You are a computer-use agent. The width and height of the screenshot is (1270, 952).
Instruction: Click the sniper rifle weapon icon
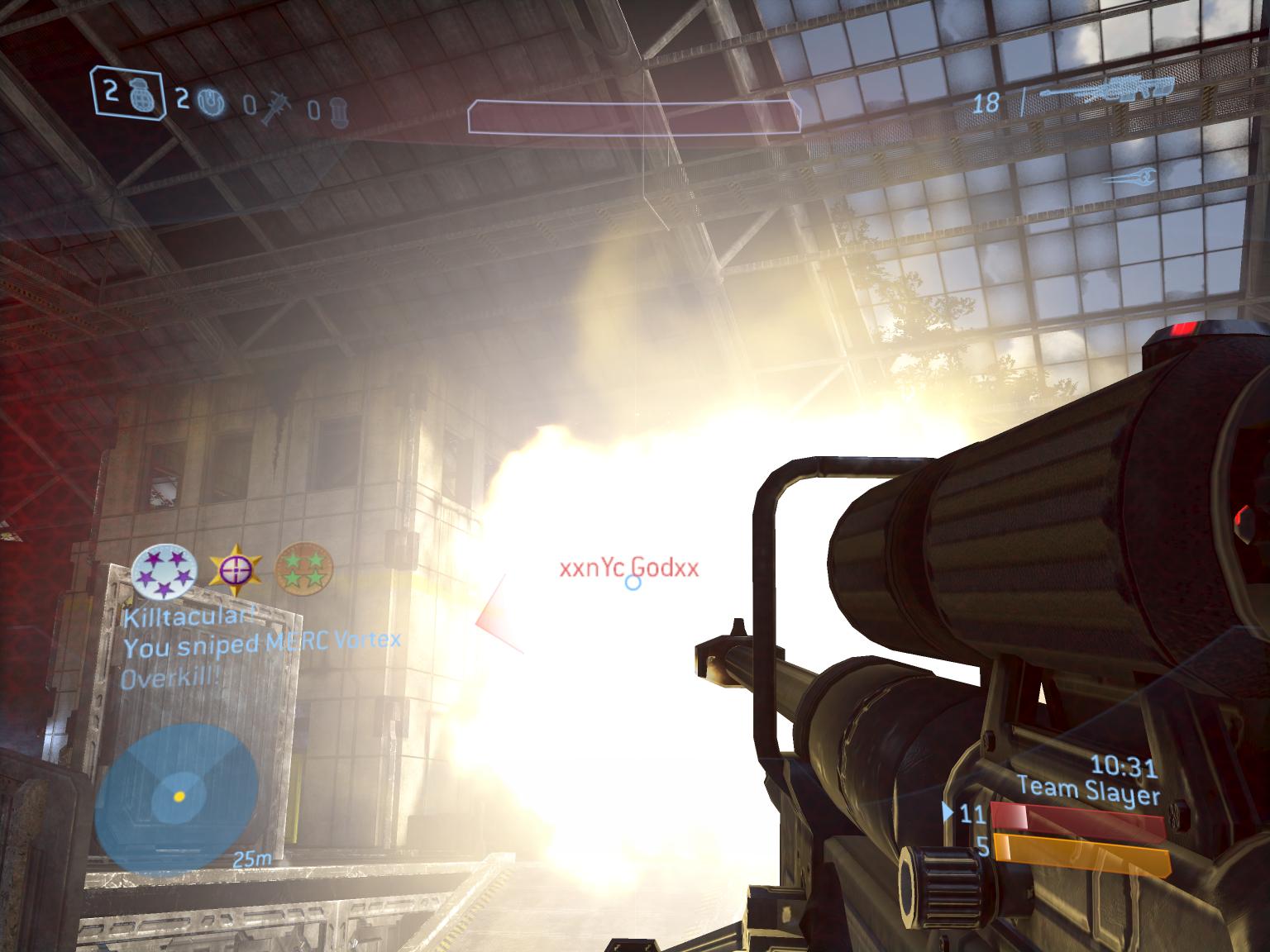point(1108,88)
